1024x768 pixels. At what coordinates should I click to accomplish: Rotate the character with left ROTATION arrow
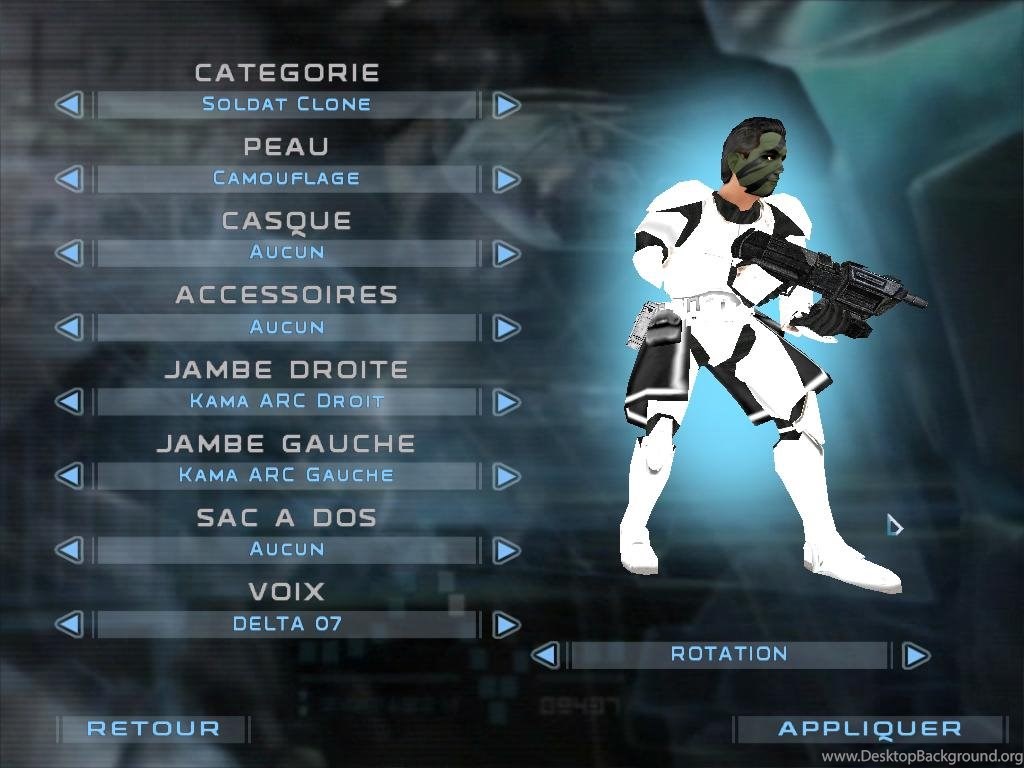tap(545, 656)
